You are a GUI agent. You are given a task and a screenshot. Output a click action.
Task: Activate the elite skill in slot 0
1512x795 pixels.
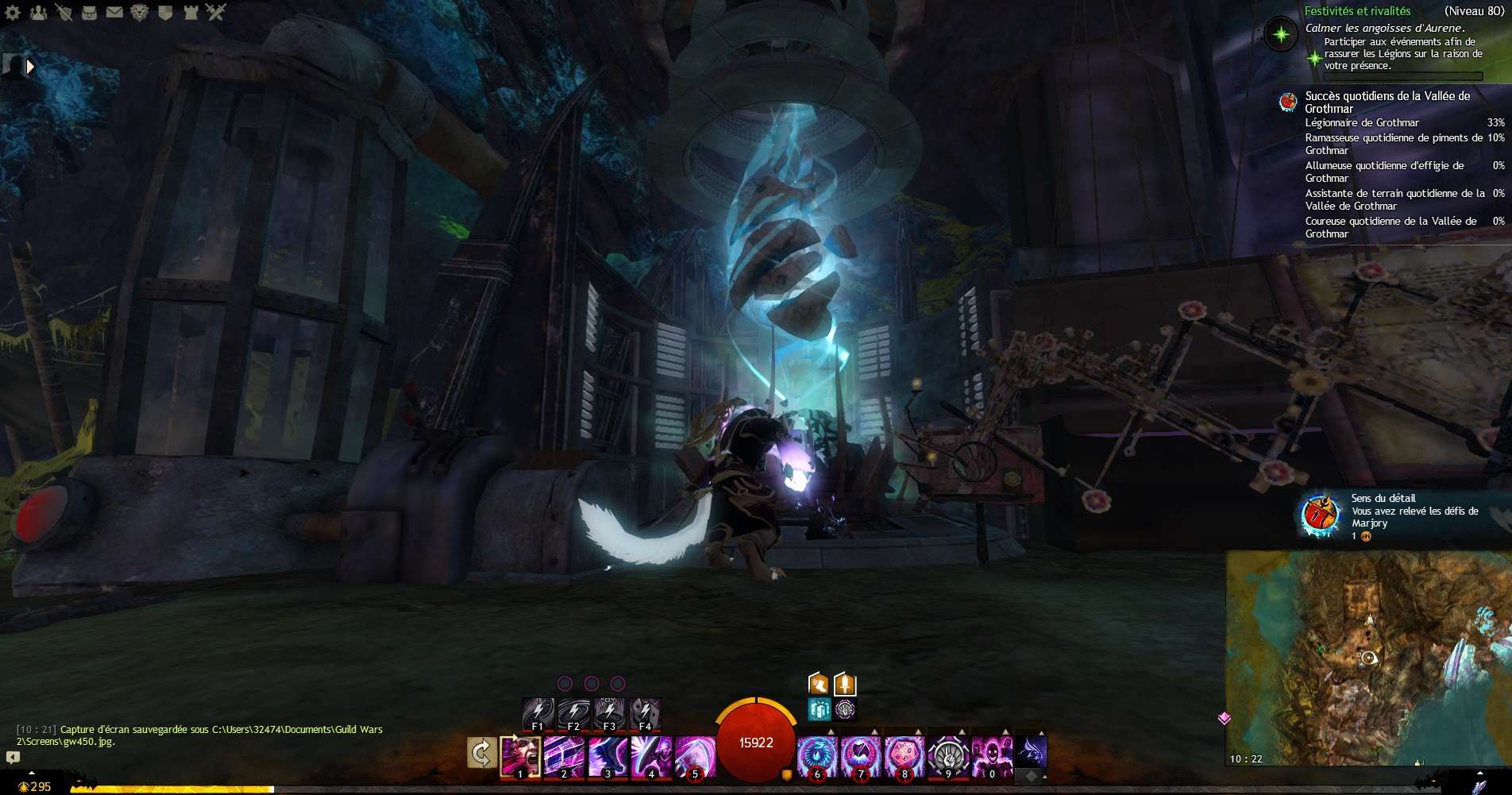click(992, 755)
